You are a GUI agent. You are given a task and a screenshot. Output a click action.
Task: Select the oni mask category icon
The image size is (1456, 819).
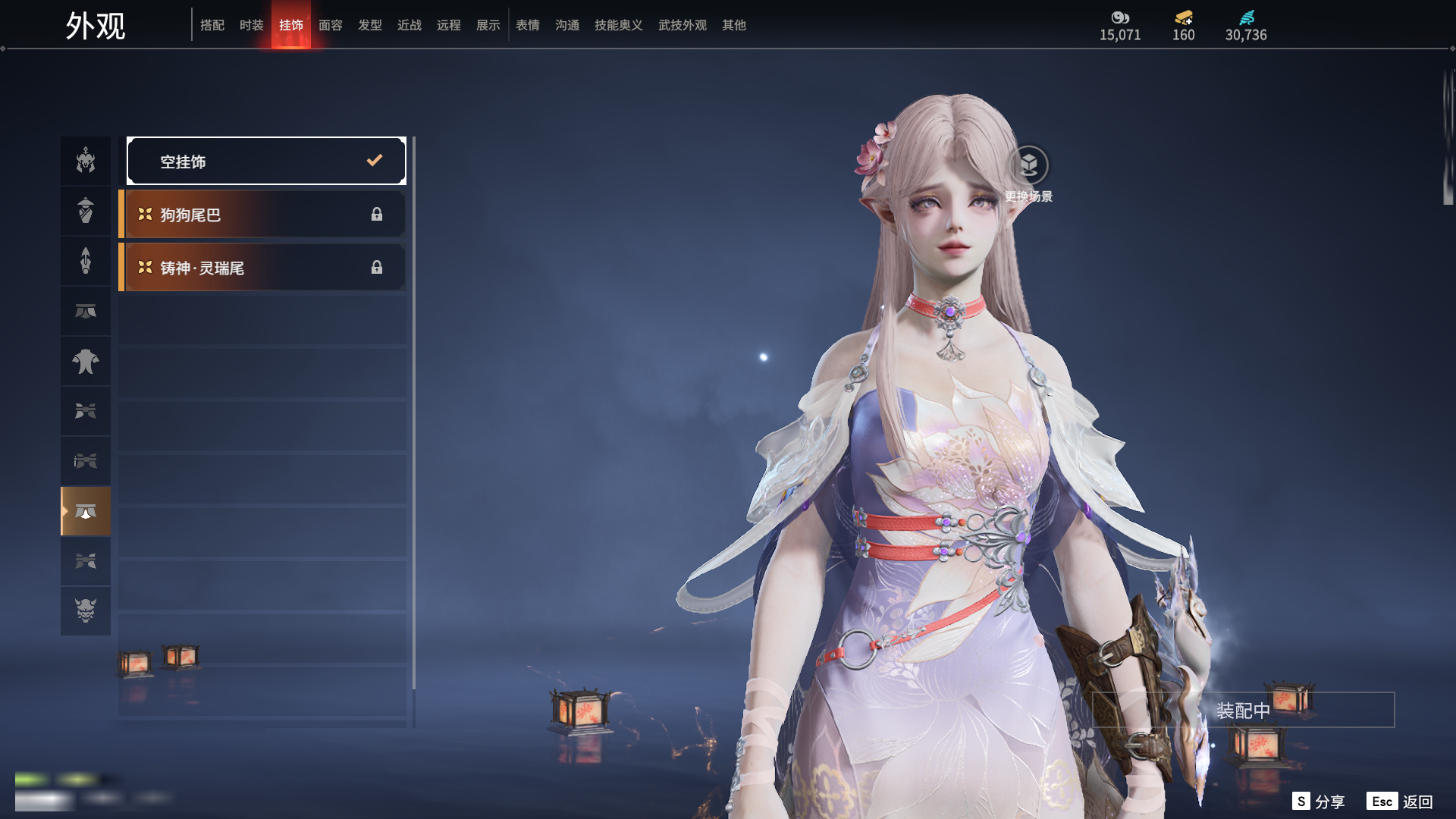pos(86,610)
